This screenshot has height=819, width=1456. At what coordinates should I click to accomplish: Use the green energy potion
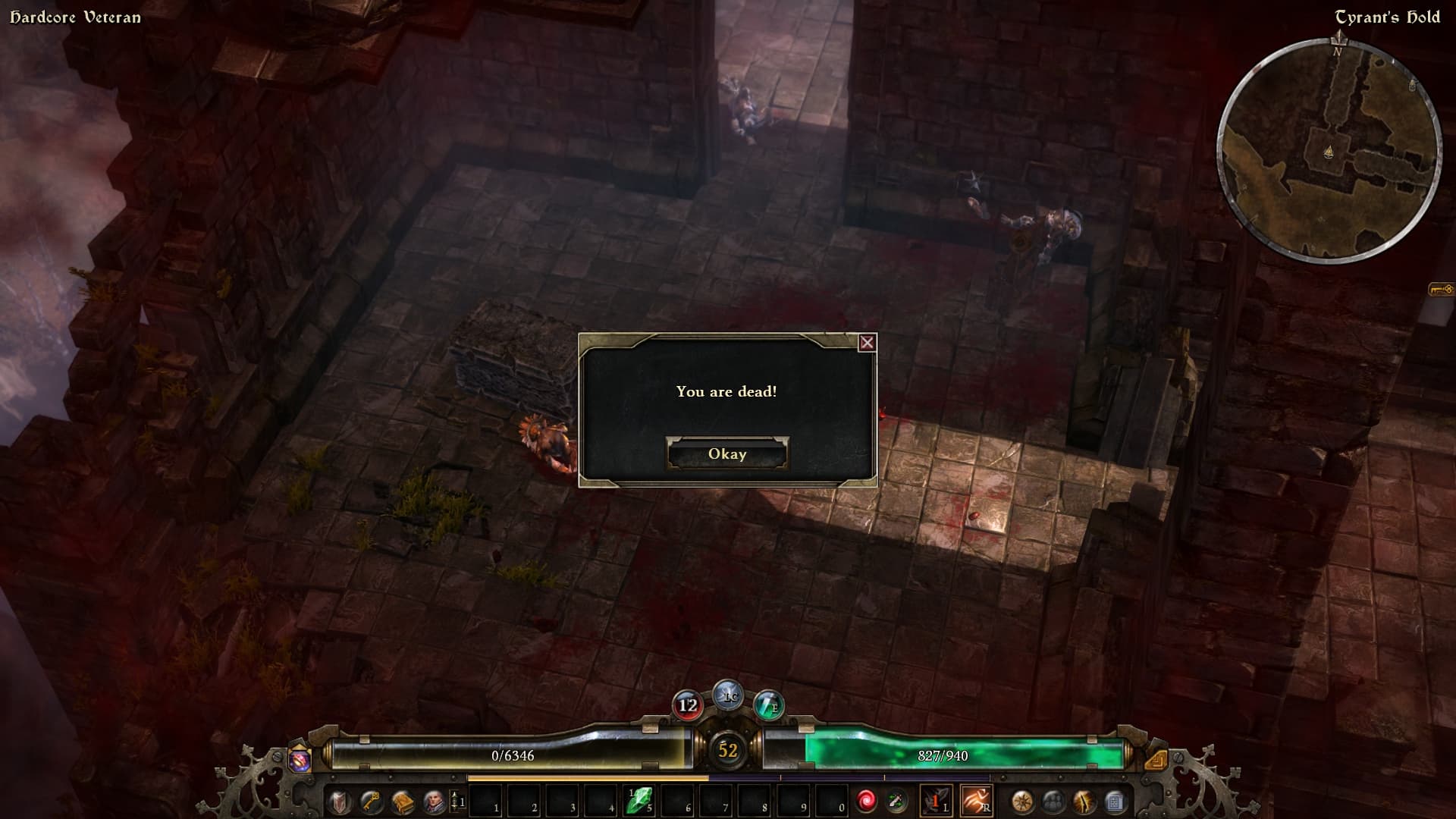click(768, 706)
